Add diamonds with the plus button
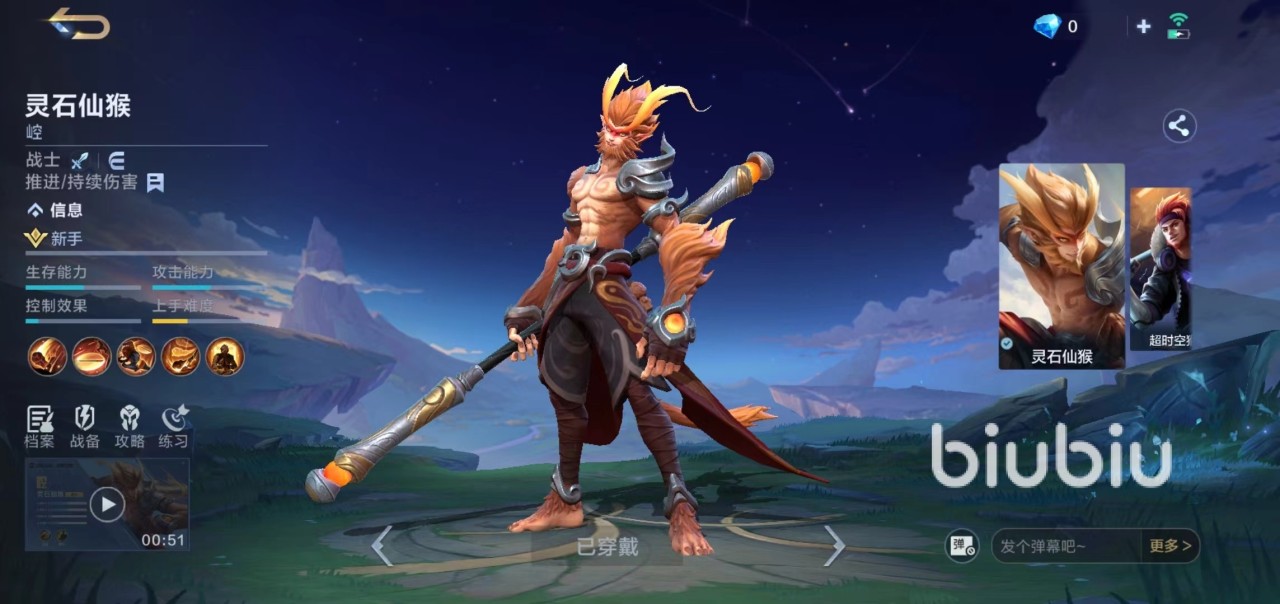Screen dimensions: 1280x604 1143,27
